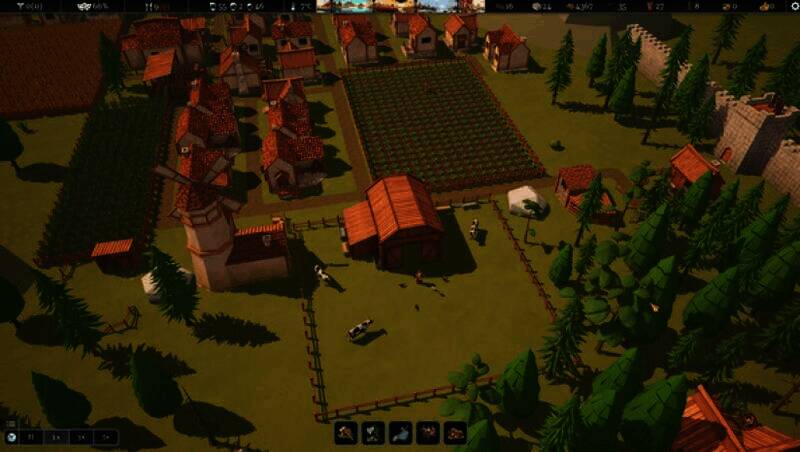This screenshot has width=800, height=452.
Task: Open the hammer build tool
Action: (x=346, y=433)
